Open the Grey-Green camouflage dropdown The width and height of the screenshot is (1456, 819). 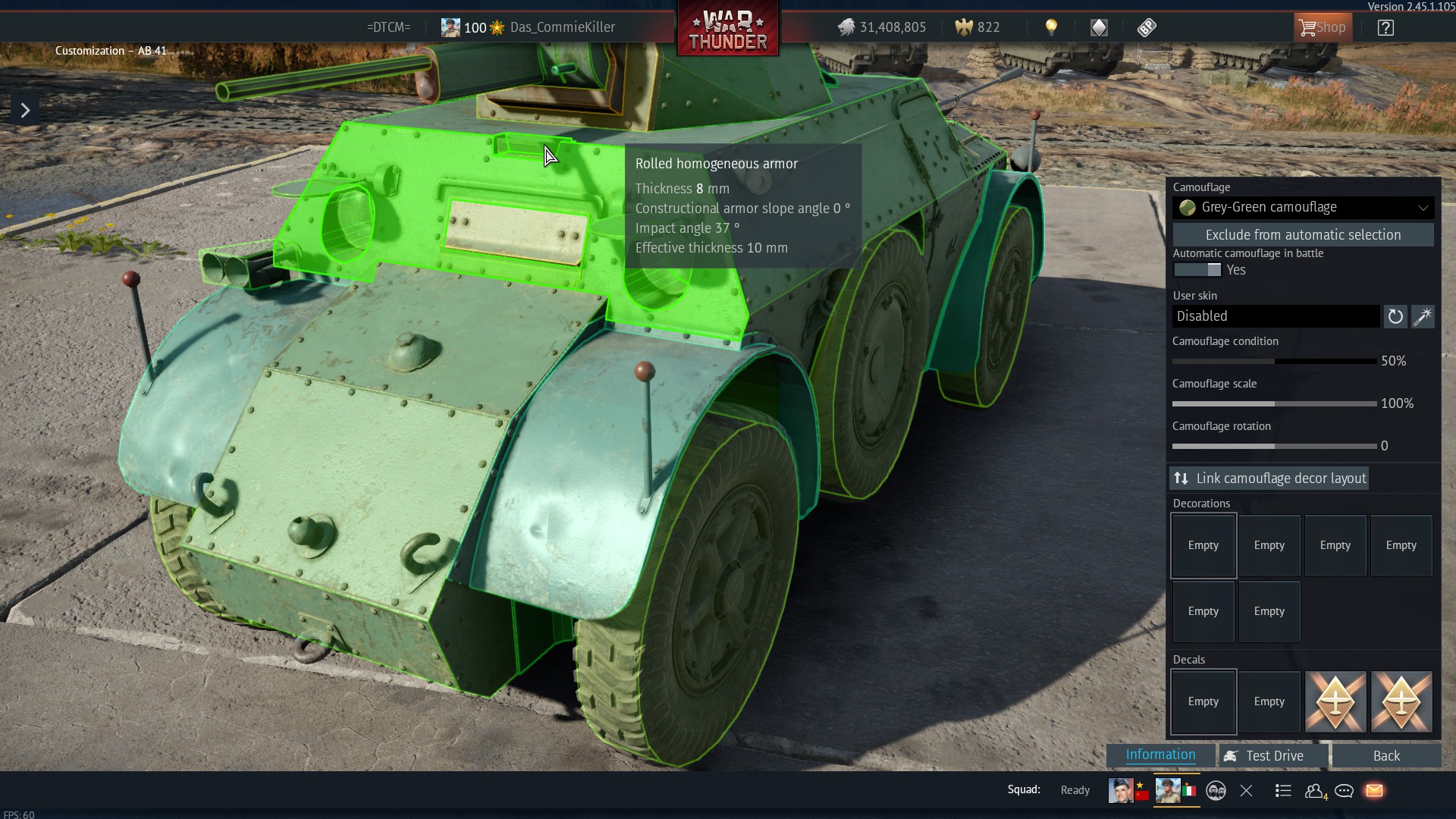(x=1303, y=207)
